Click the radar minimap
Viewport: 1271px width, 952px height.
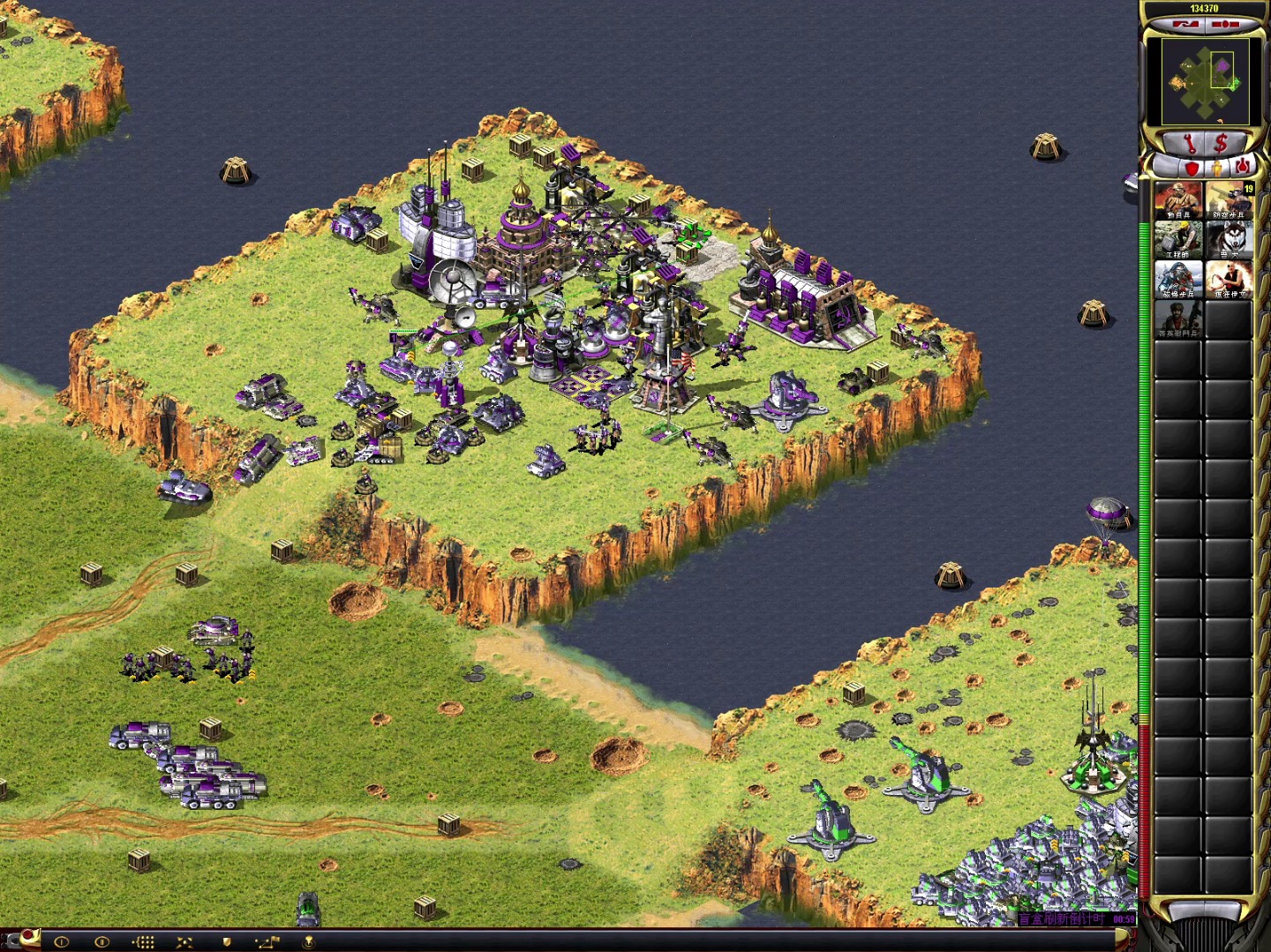tap(1205, 81)
